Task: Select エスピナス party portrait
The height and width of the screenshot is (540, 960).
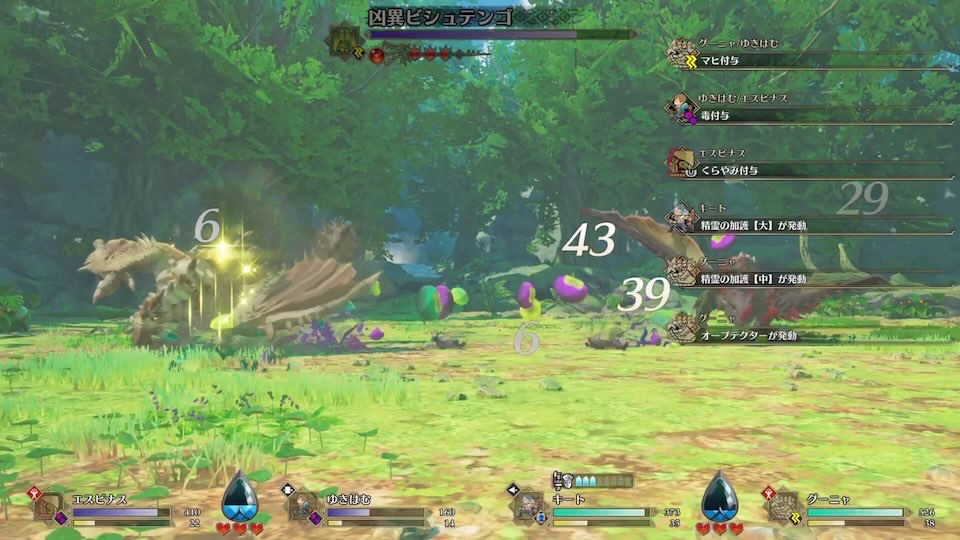Action: (50, 506)
